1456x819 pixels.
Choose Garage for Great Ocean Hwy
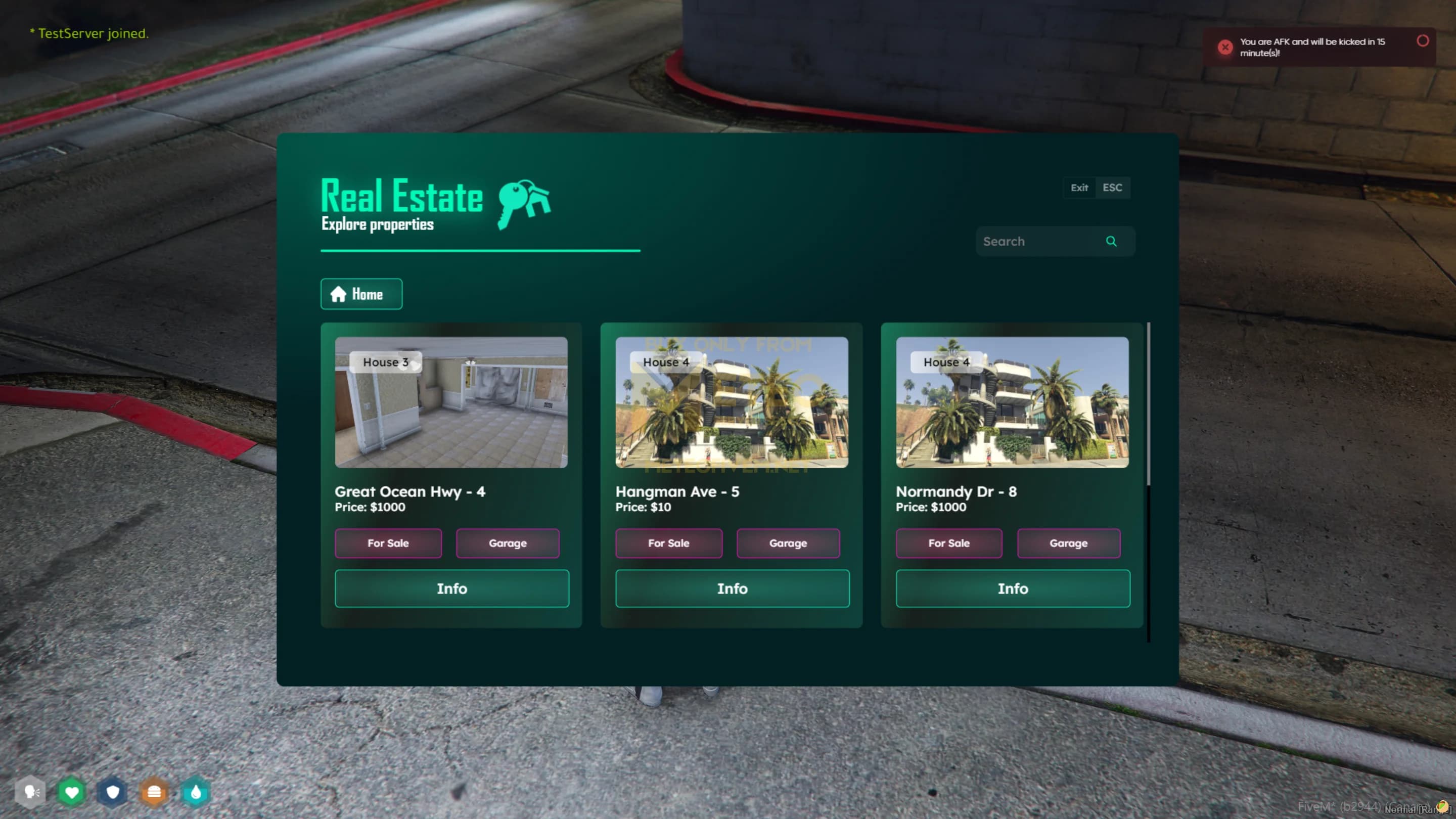[508, 543]
